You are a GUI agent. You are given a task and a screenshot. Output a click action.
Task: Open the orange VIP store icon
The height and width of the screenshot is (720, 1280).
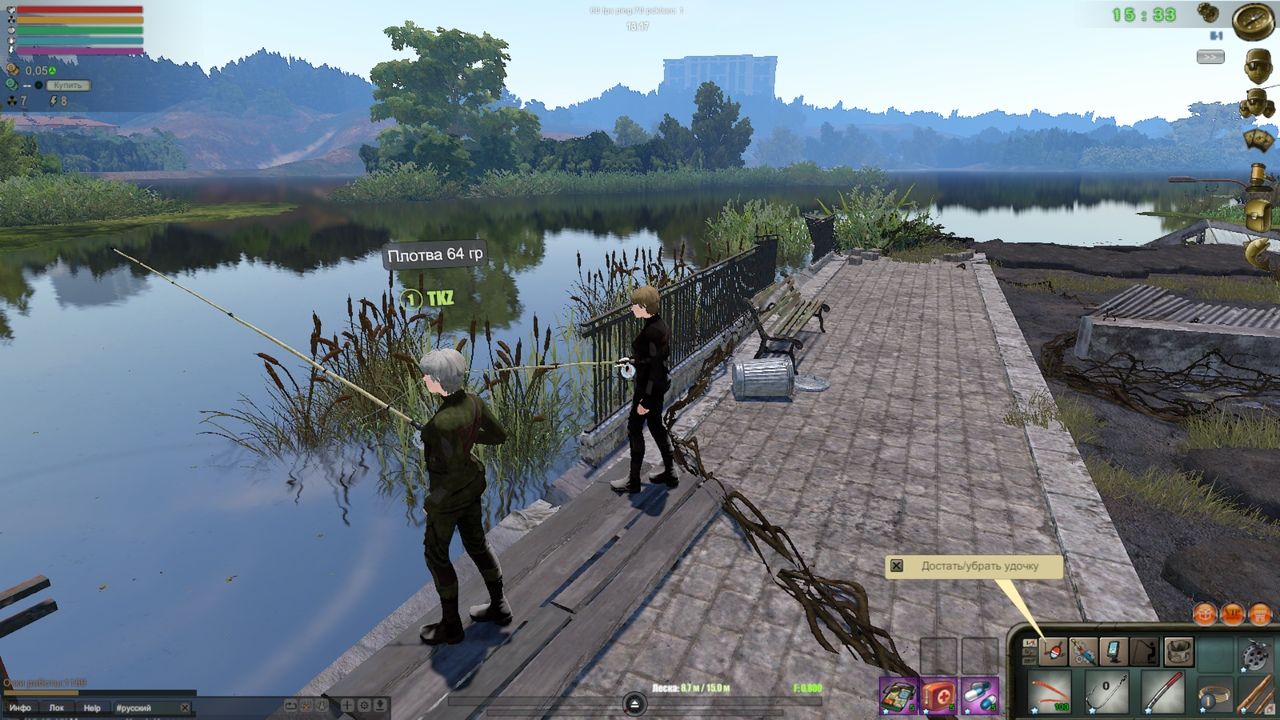(x=1232, y=612)
